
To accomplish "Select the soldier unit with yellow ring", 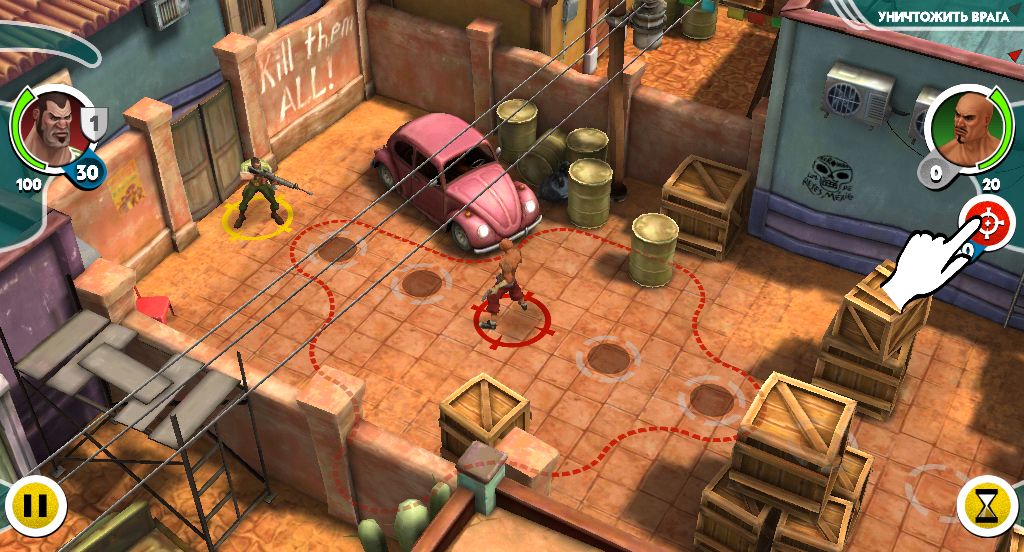I will coord(258,190).
